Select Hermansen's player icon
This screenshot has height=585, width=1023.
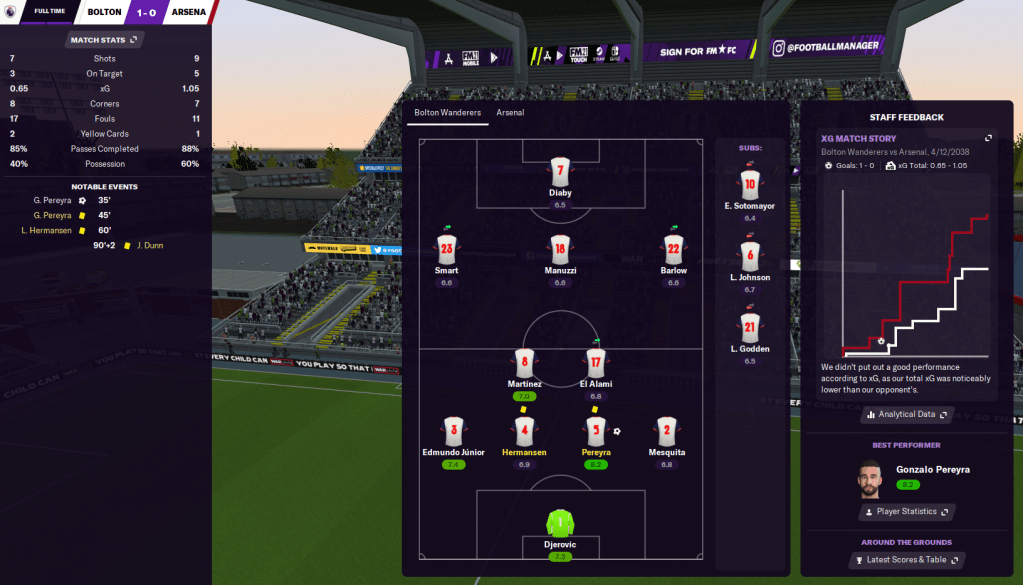[x=524, y=431]
